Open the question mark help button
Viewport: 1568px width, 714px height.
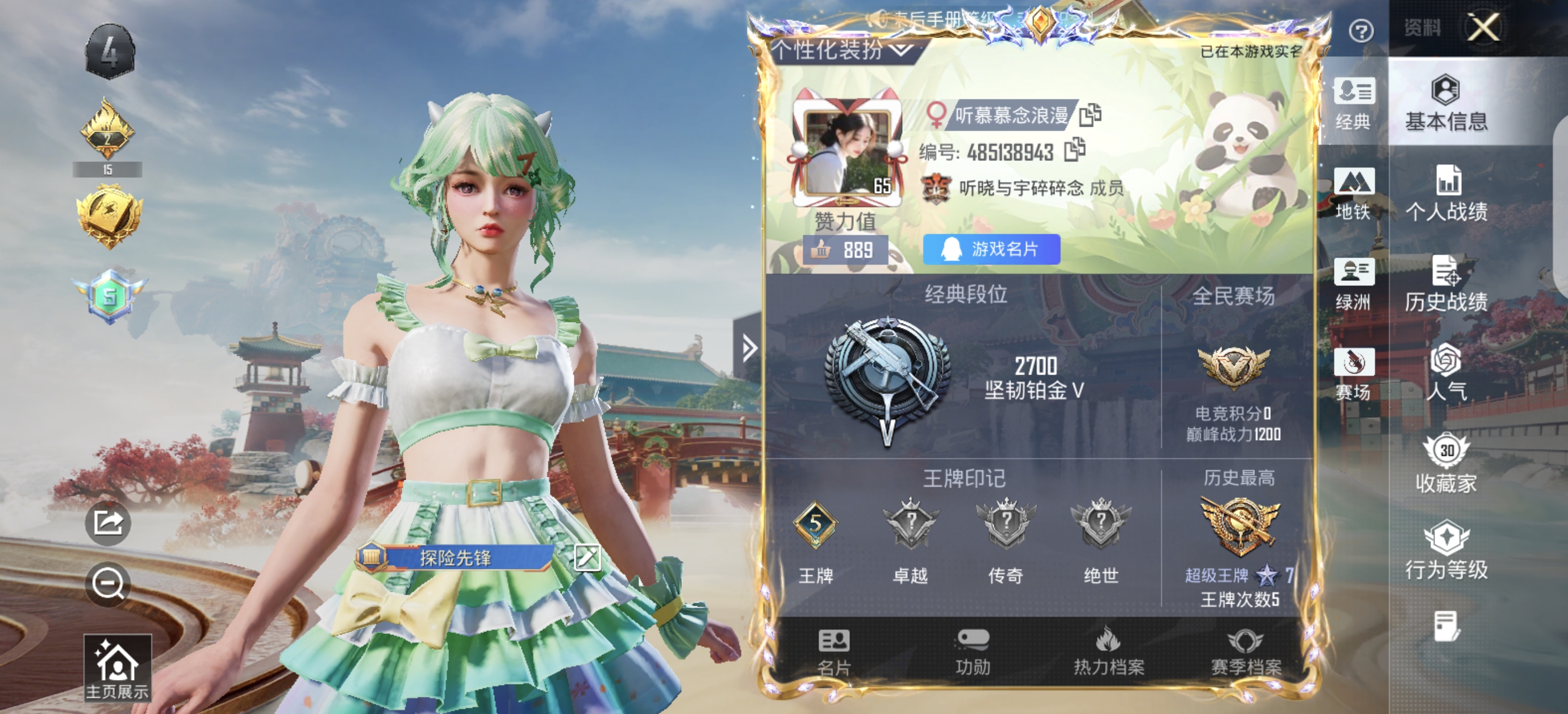[1361, 31]
